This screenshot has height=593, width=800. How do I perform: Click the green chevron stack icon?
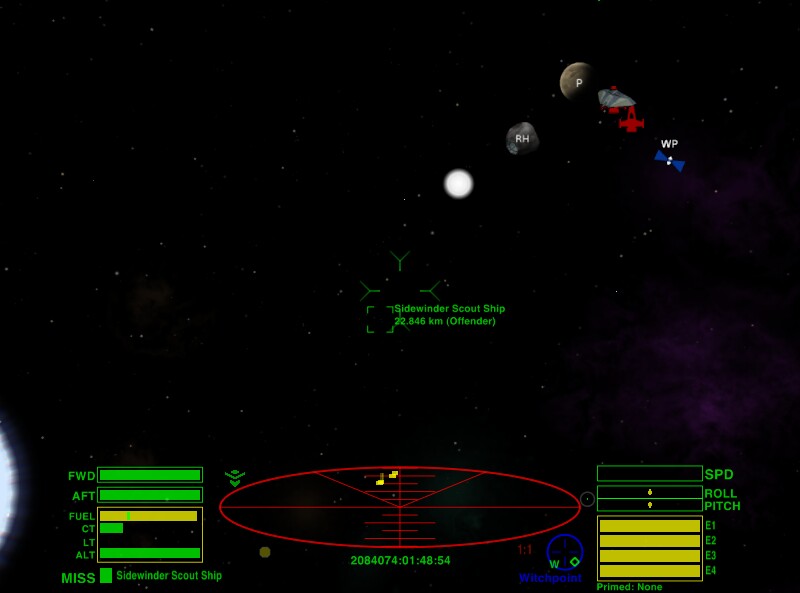(x=235, y=478)
